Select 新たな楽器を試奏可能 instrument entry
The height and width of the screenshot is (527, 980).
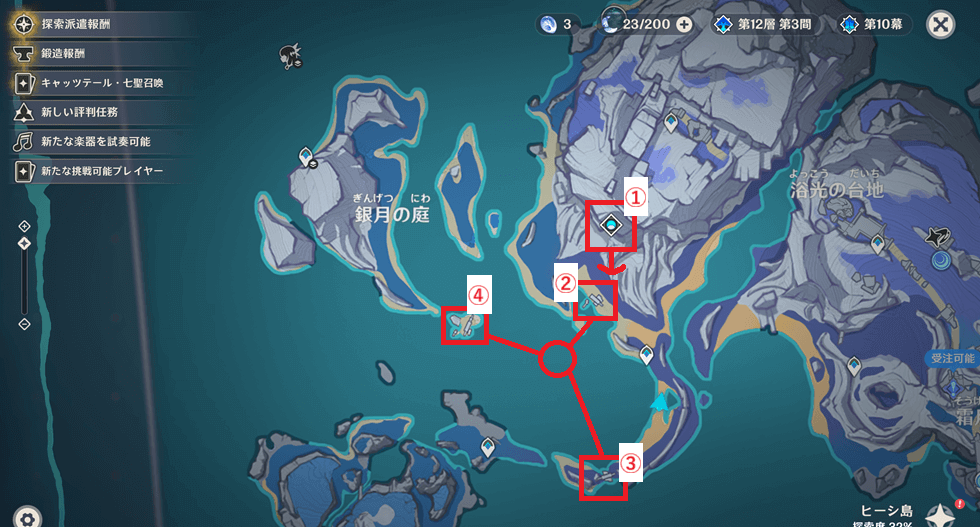(90, 141)
